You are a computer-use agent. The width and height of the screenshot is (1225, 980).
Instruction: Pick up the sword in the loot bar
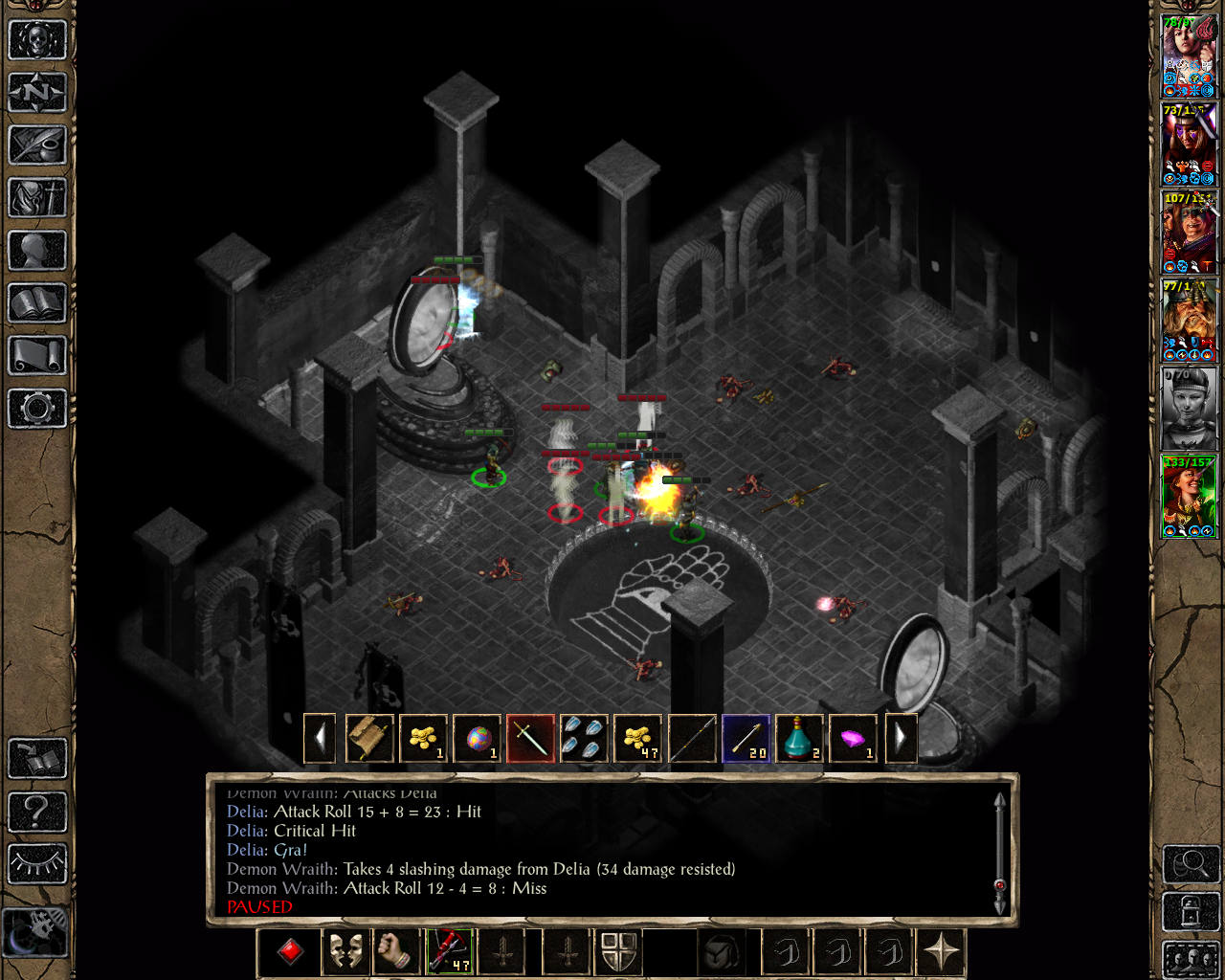530,739
